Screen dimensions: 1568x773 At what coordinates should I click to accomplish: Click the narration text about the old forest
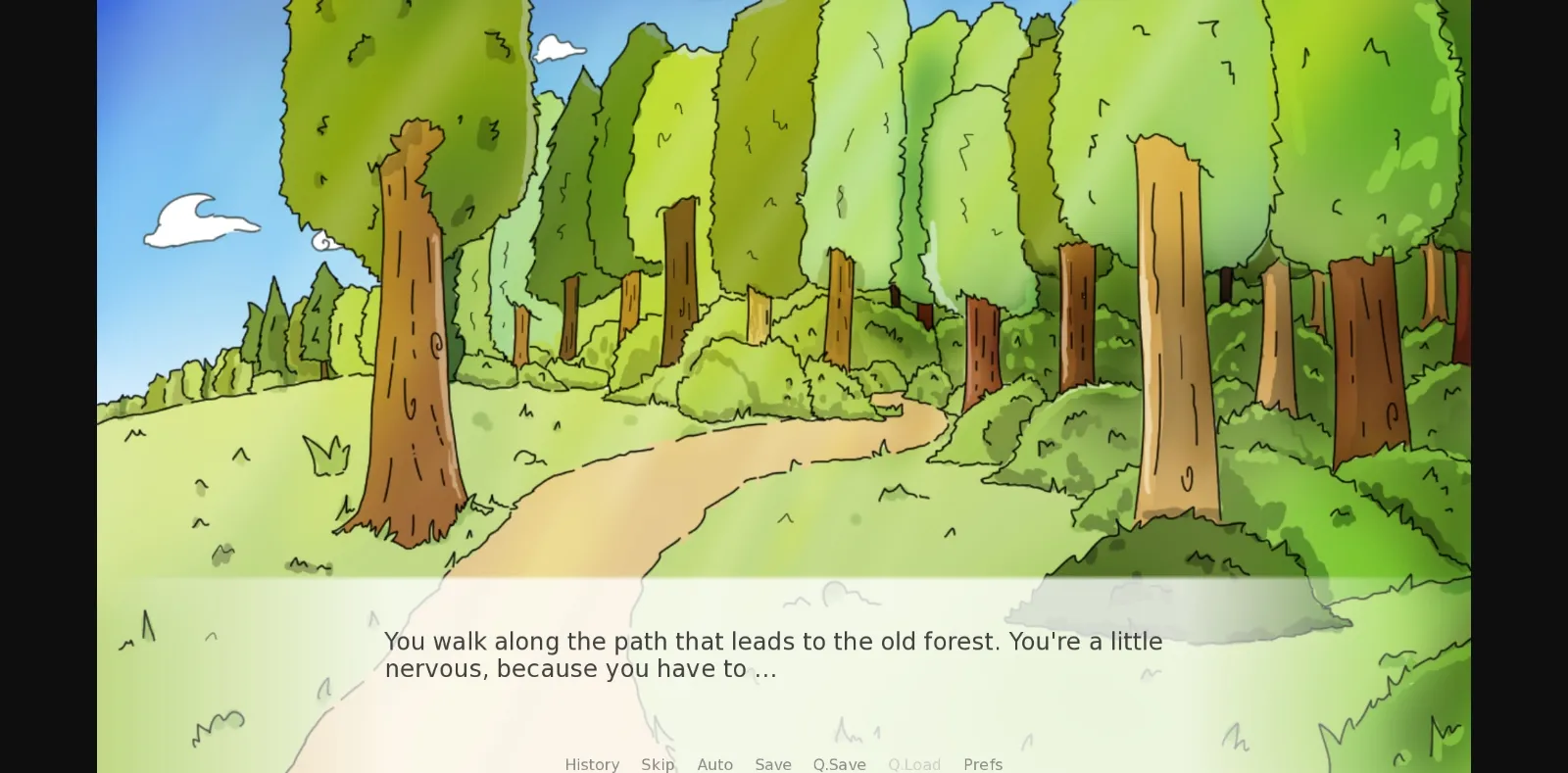(x=772, y=642)
